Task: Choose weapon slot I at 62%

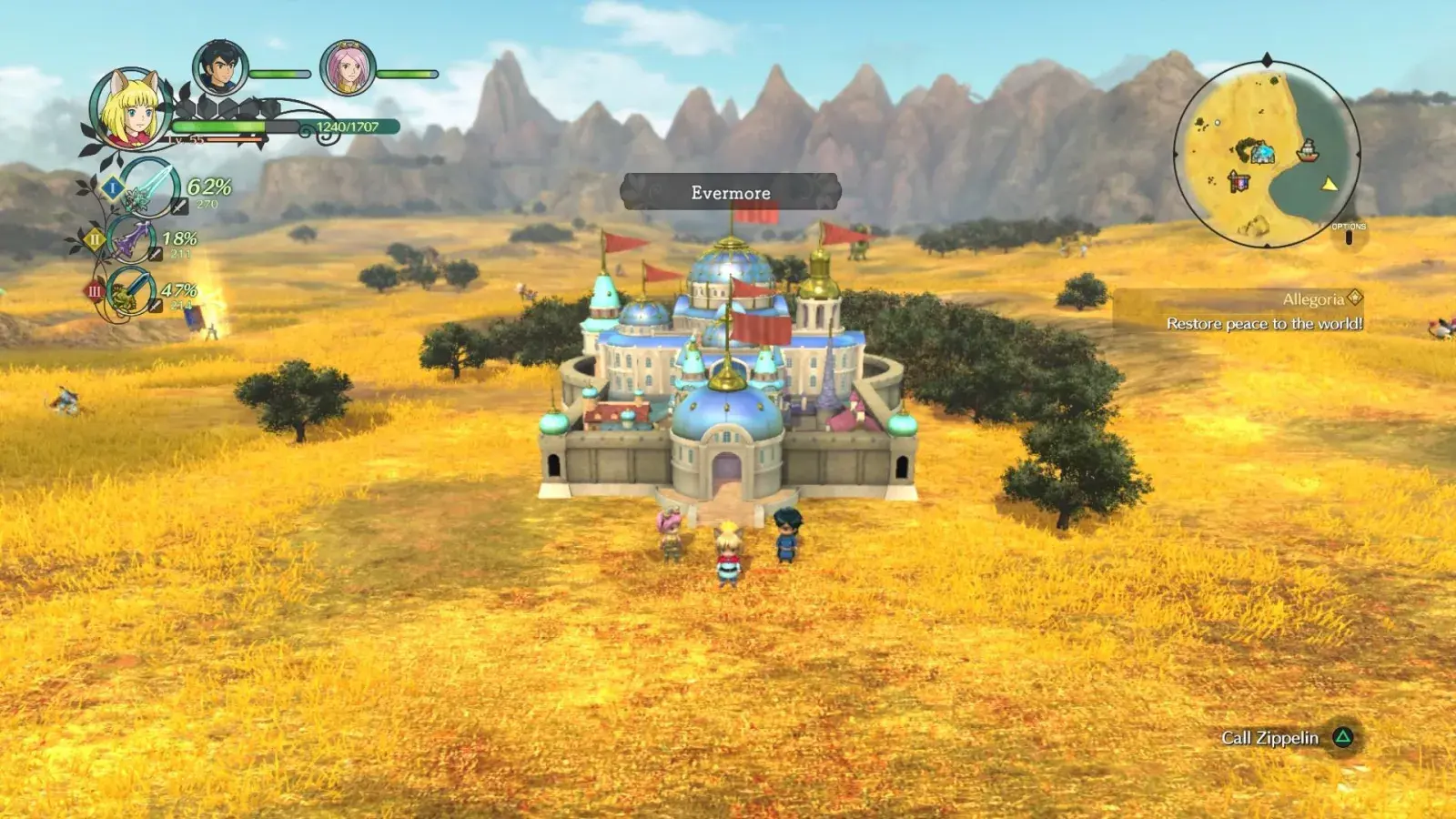Action: click(x=150, y=188)
